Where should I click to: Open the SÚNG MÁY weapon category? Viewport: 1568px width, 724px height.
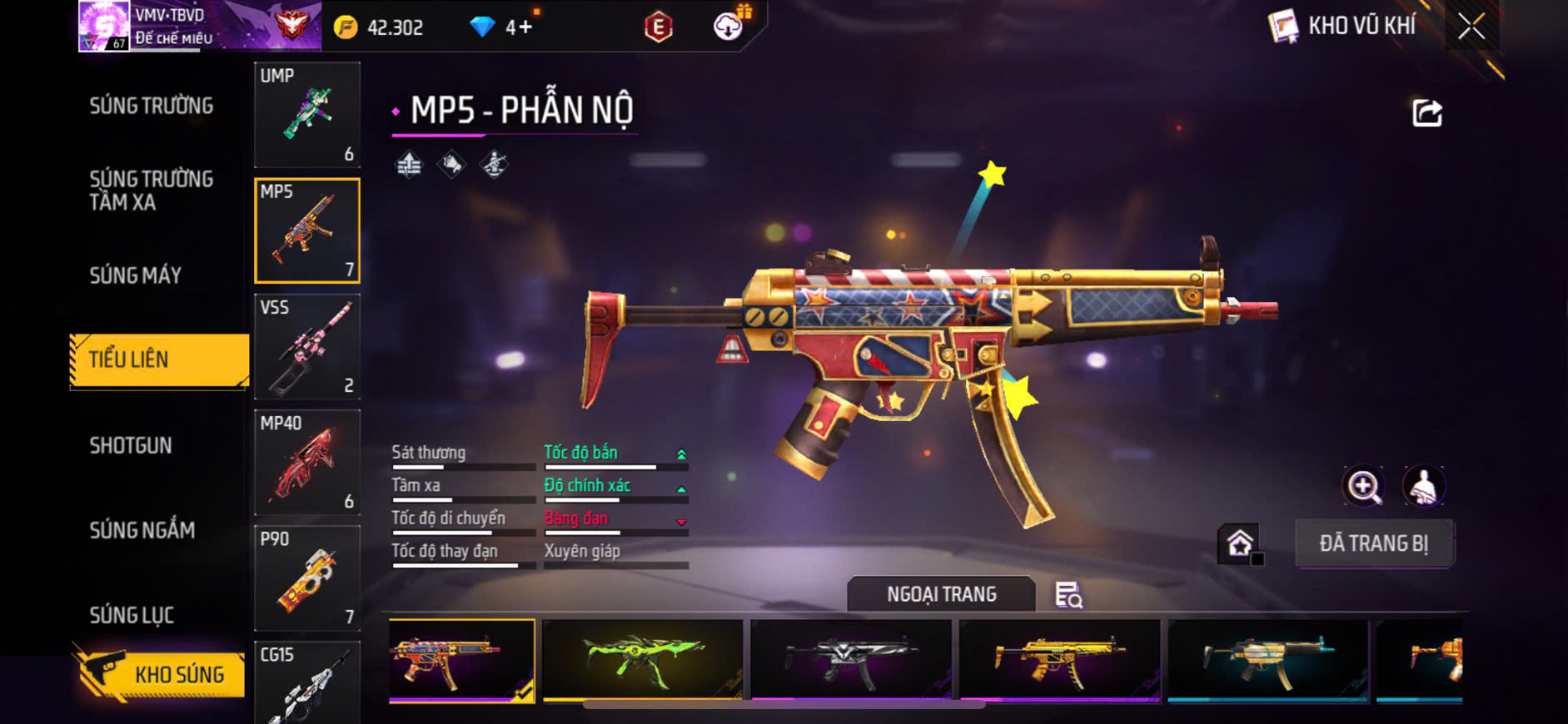(x=136, y=275)
